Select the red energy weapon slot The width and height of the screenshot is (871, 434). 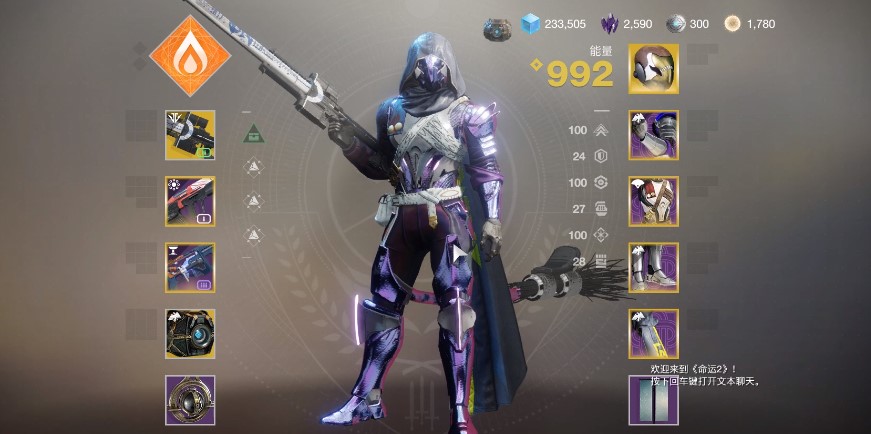pos(190,201)
